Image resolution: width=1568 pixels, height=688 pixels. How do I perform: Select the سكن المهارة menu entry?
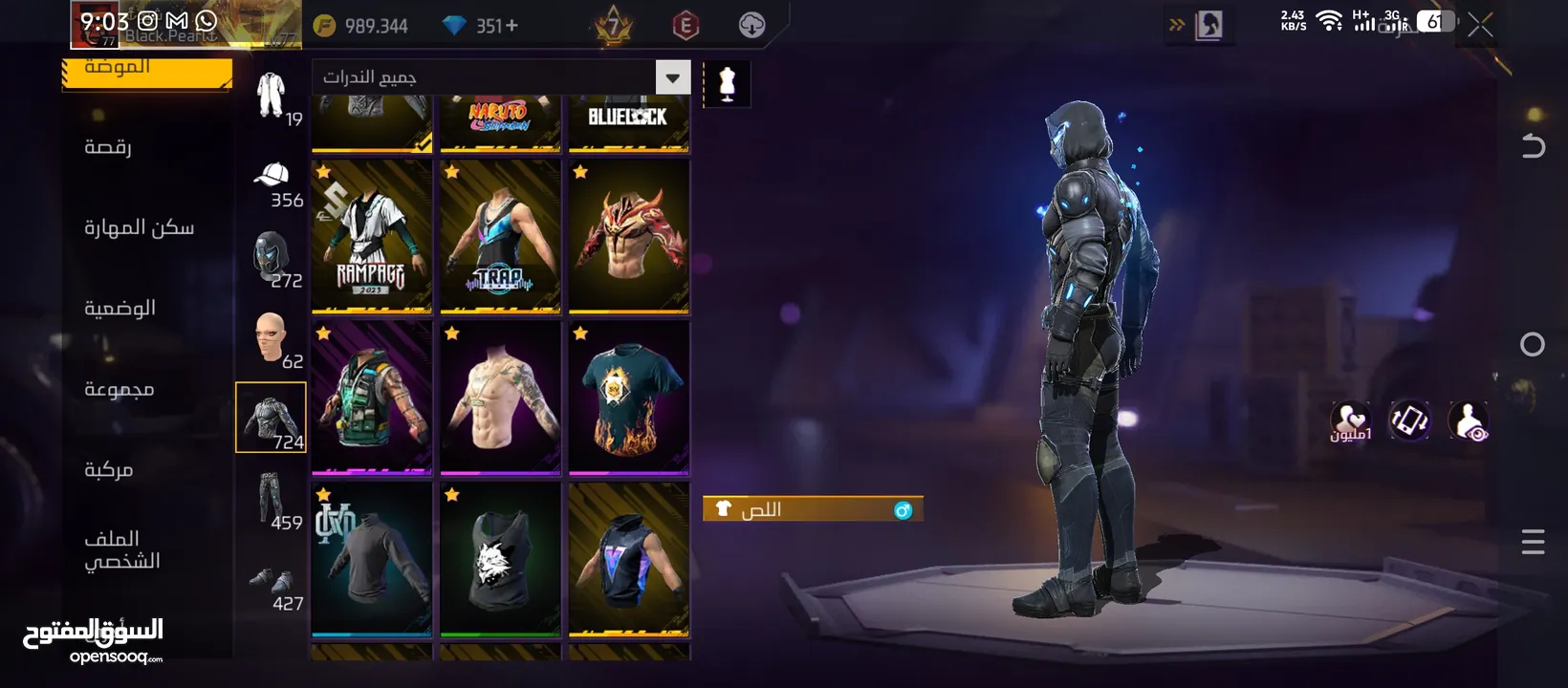click(139, 227)
